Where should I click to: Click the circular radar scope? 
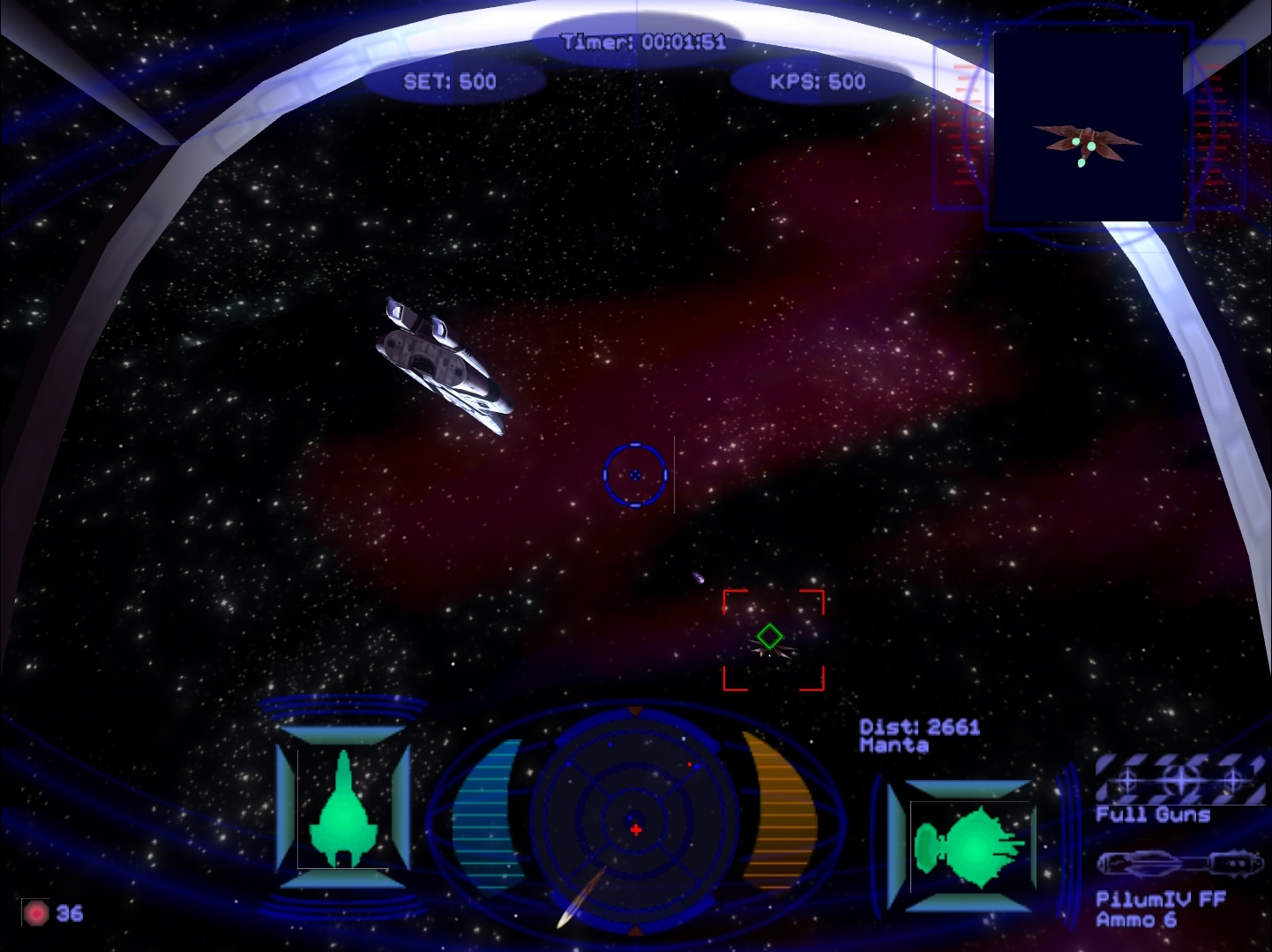coord(635,821)
